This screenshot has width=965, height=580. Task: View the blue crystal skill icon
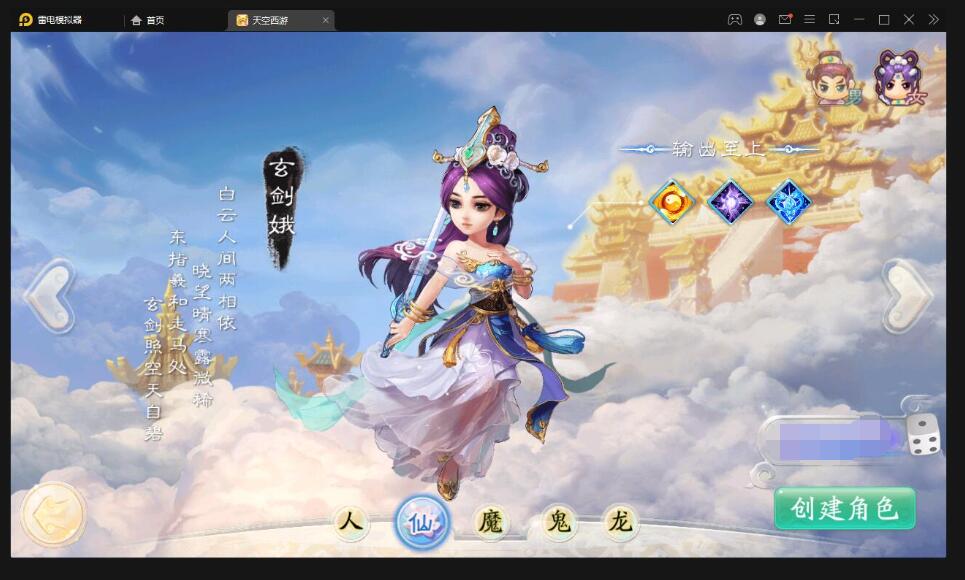tap(788, 202)
